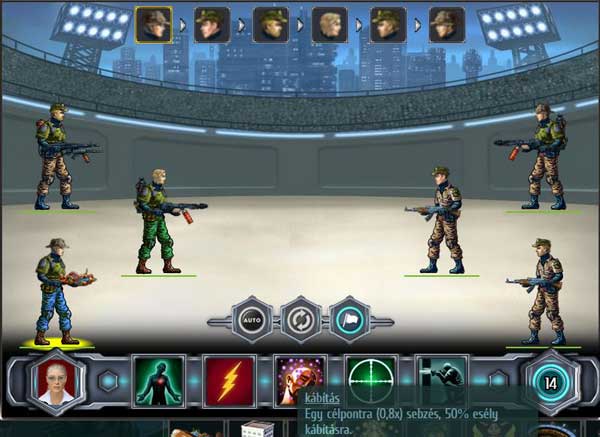This screenshot has width=600, height=437.
Task: Click the white flag surrender button
Action: 349,320
